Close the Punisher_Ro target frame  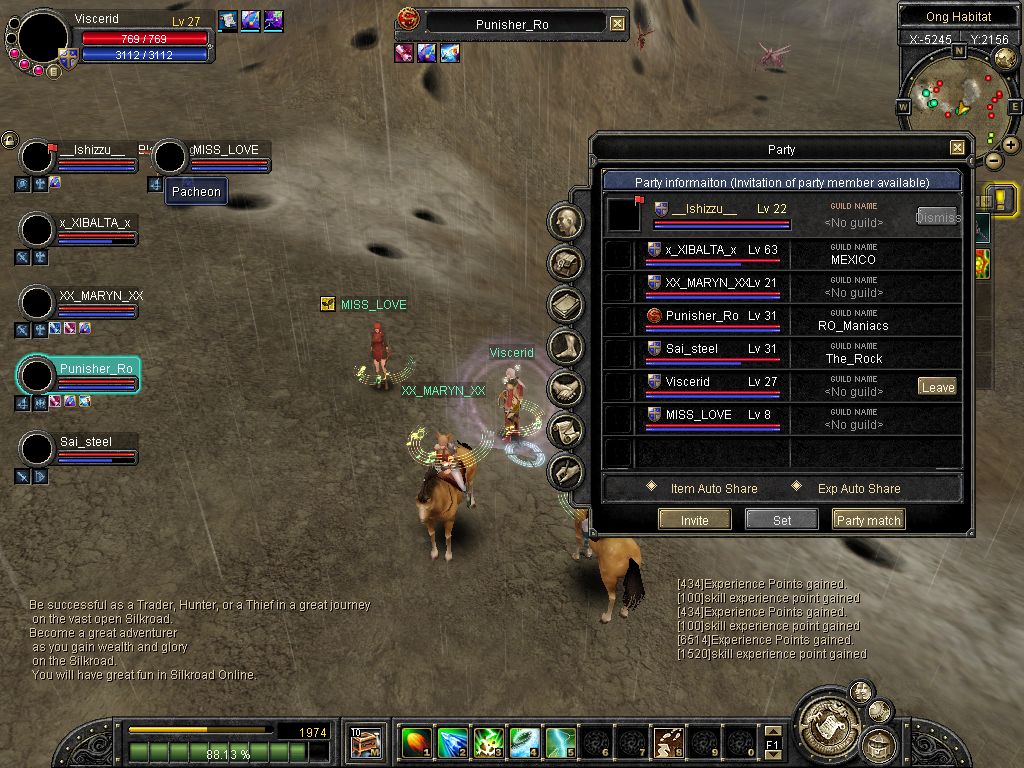tap(617, 24)
